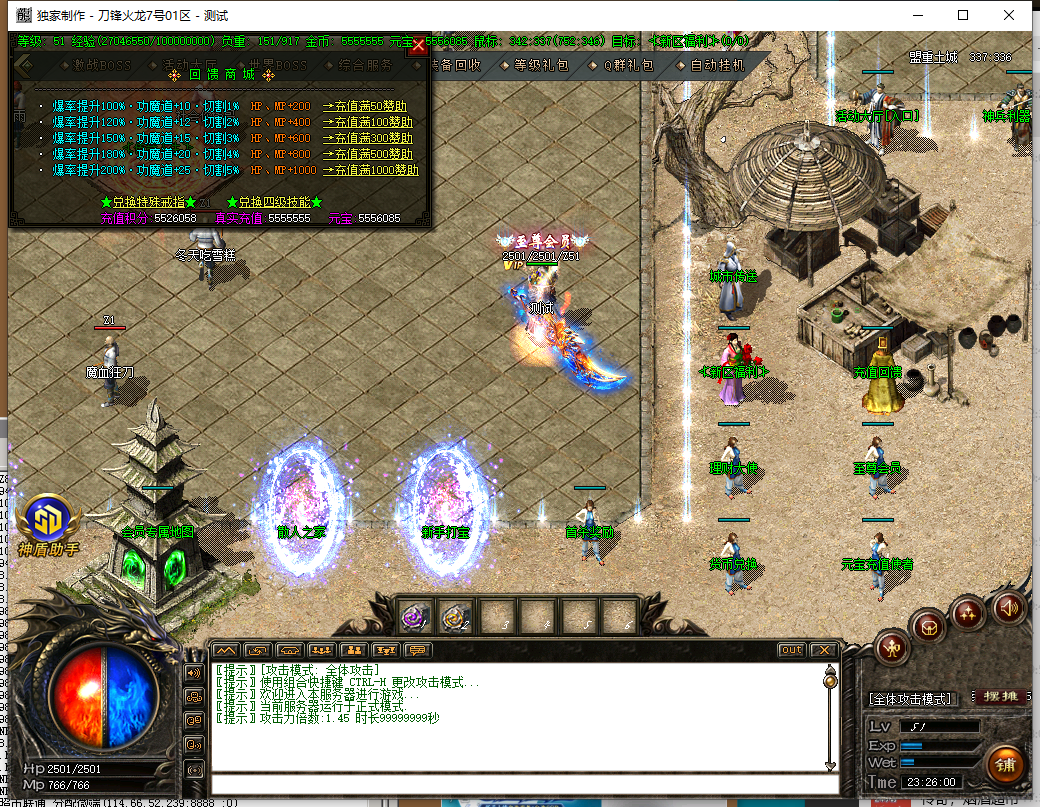Open the 等级礼包 level gift menu
1040x807 pixels.
541,65
